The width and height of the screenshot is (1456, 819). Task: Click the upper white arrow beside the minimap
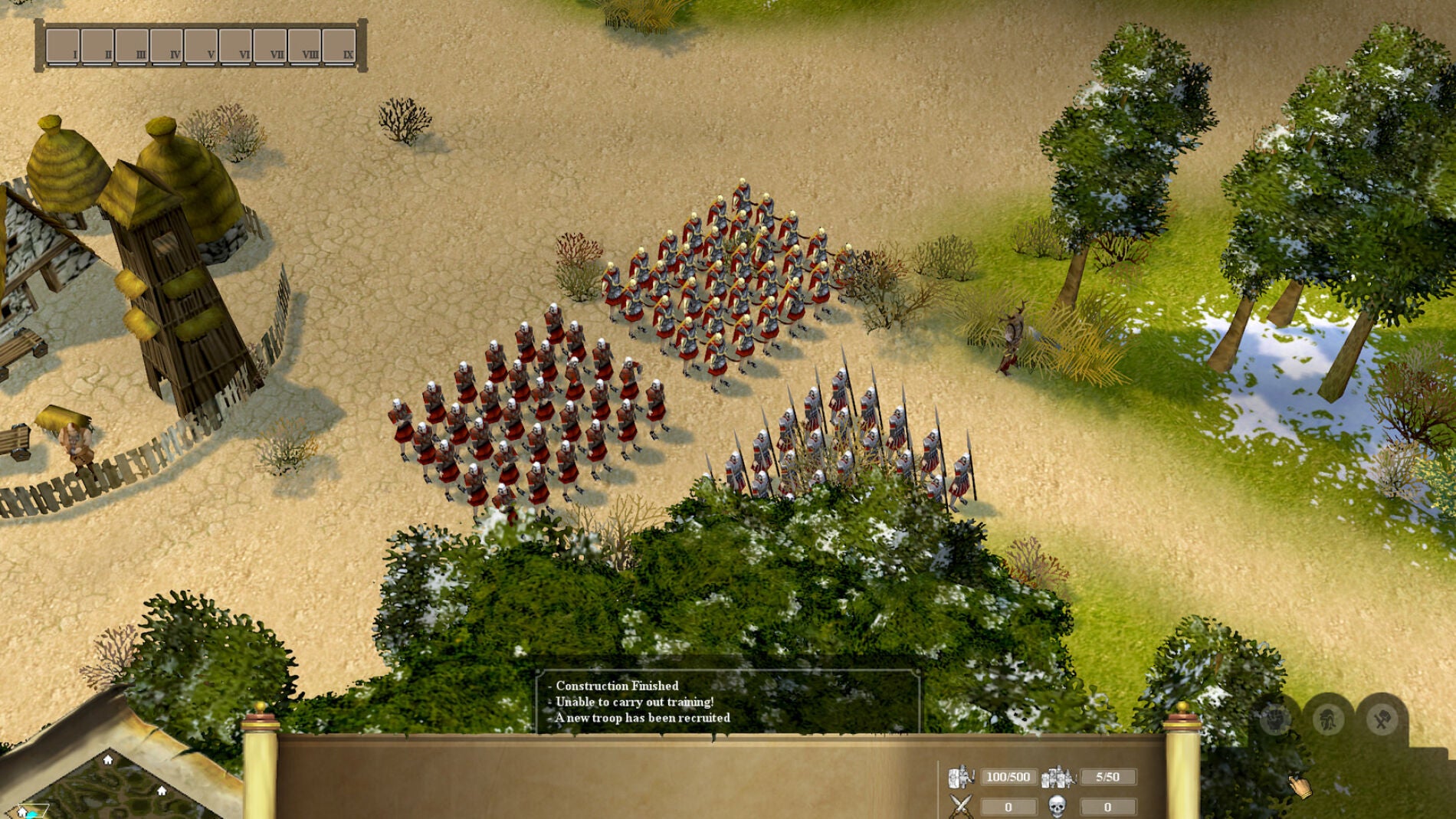coord(107,762)
